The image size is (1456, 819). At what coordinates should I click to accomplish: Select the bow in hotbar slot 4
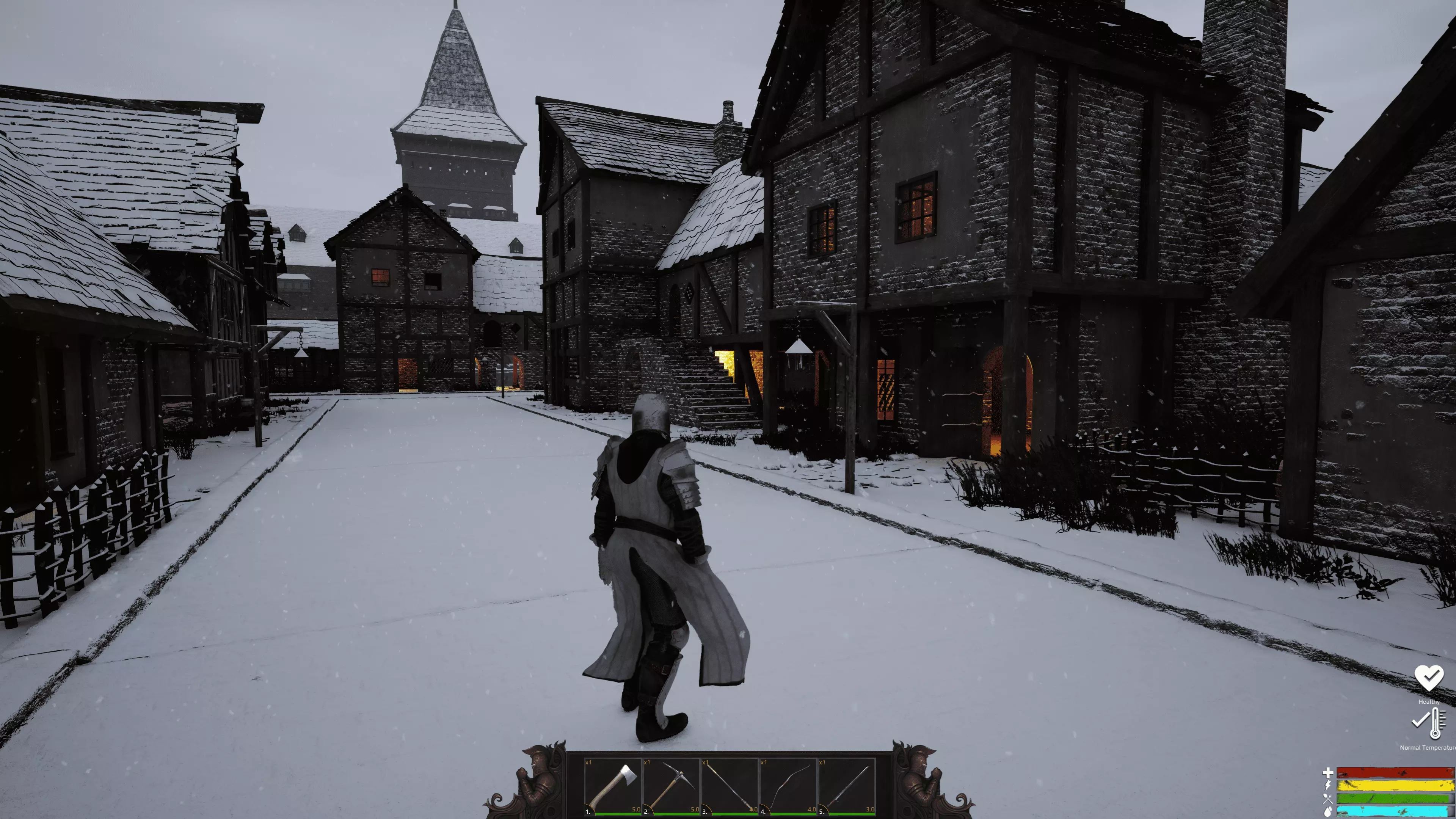click(788, 786)
